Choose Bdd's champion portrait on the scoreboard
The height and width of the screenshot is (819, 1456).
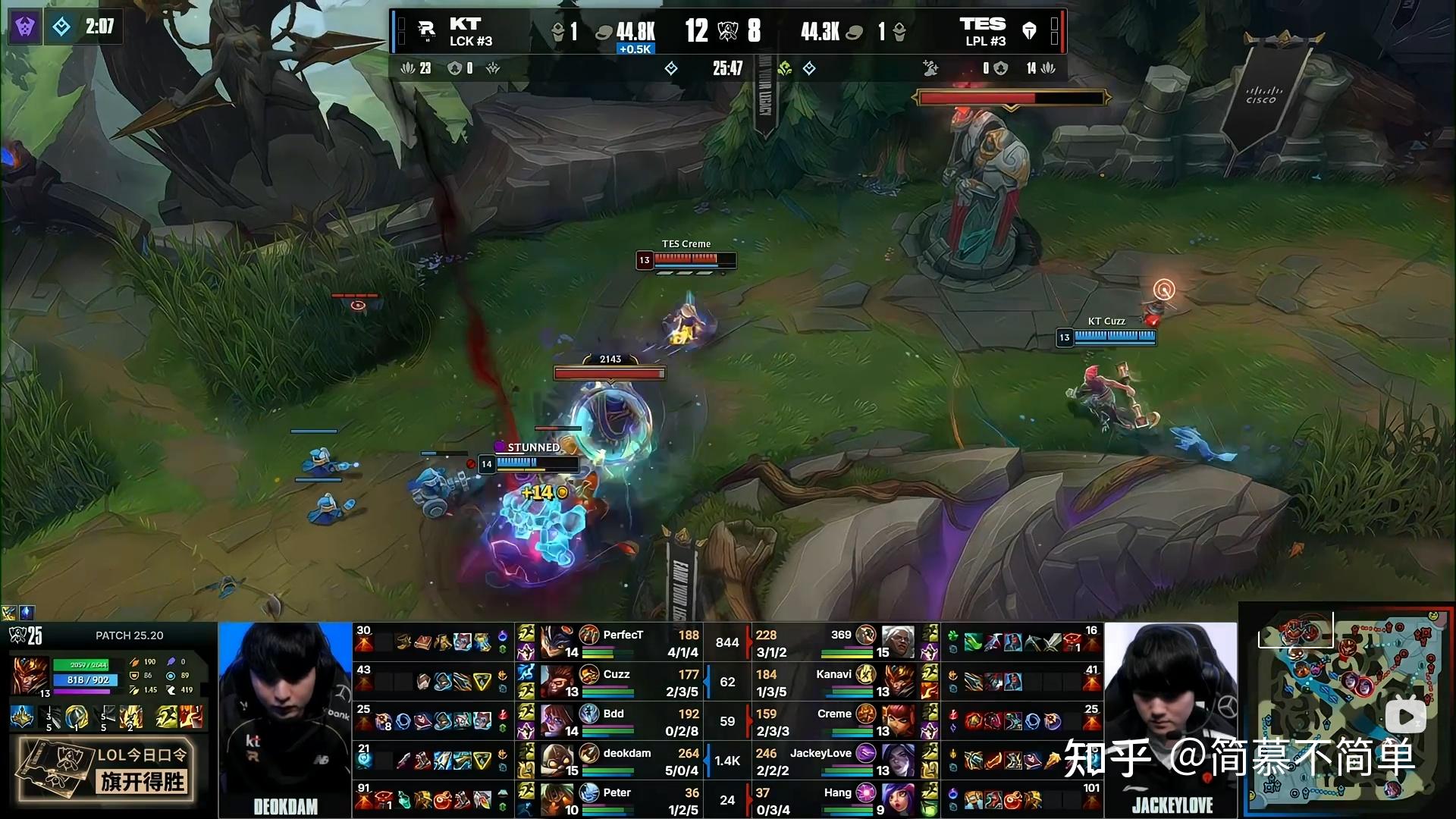pyautogui.click(x=557, y=720)
